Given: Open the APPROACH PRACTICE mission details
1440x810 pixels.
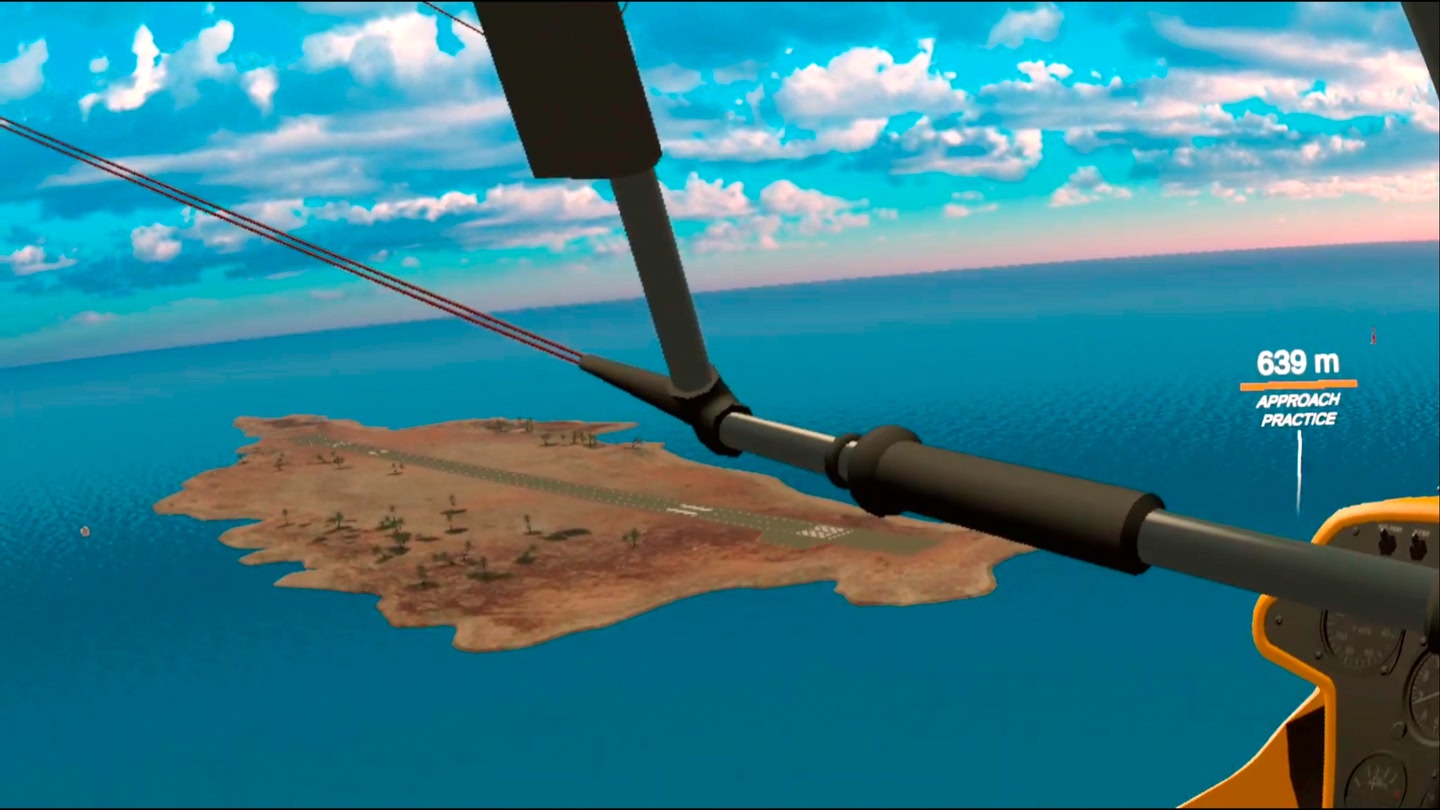Looking at the screenshot, I should point(1297,411).
